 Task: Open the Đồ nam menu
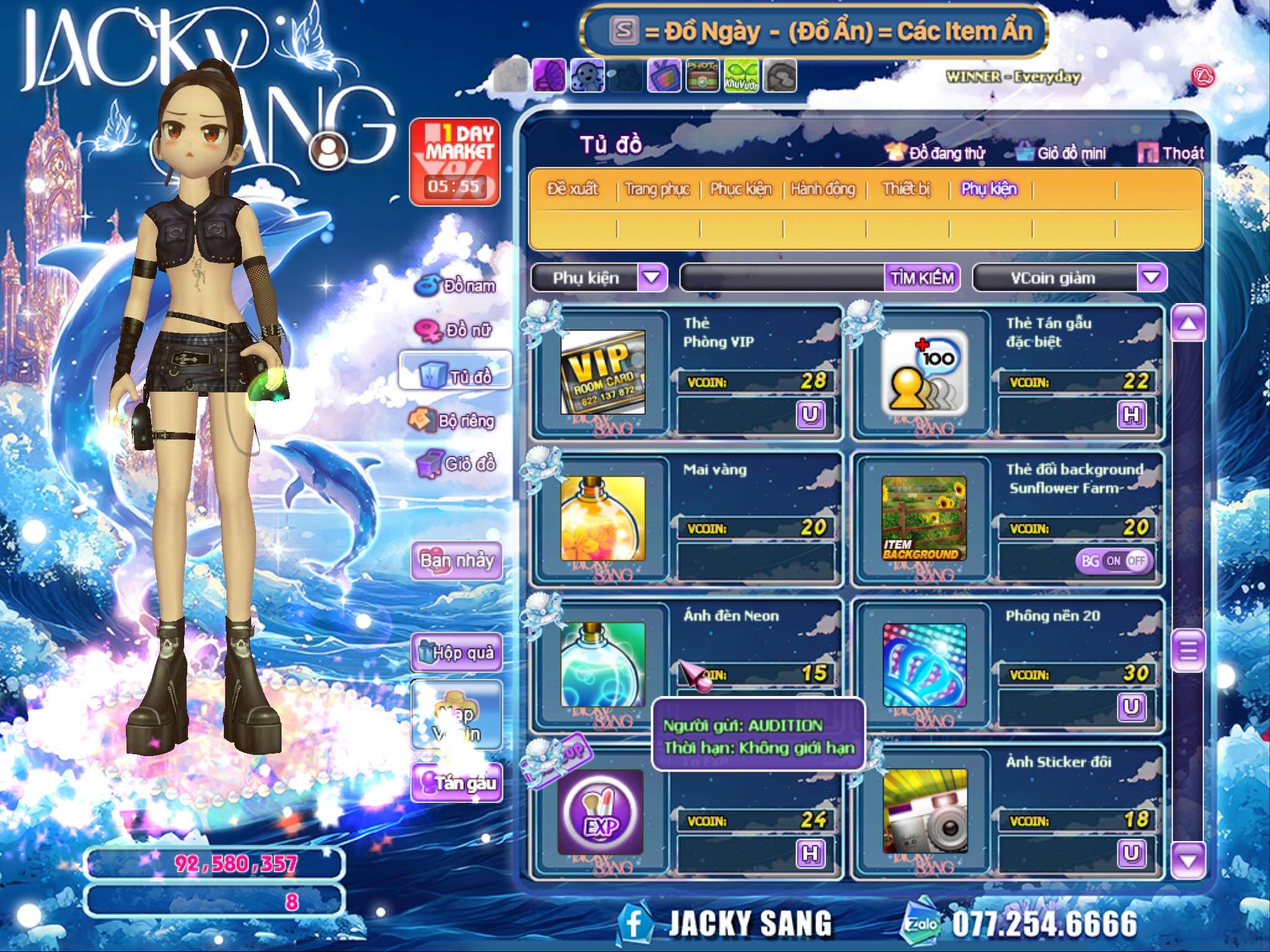pos(456,286)
